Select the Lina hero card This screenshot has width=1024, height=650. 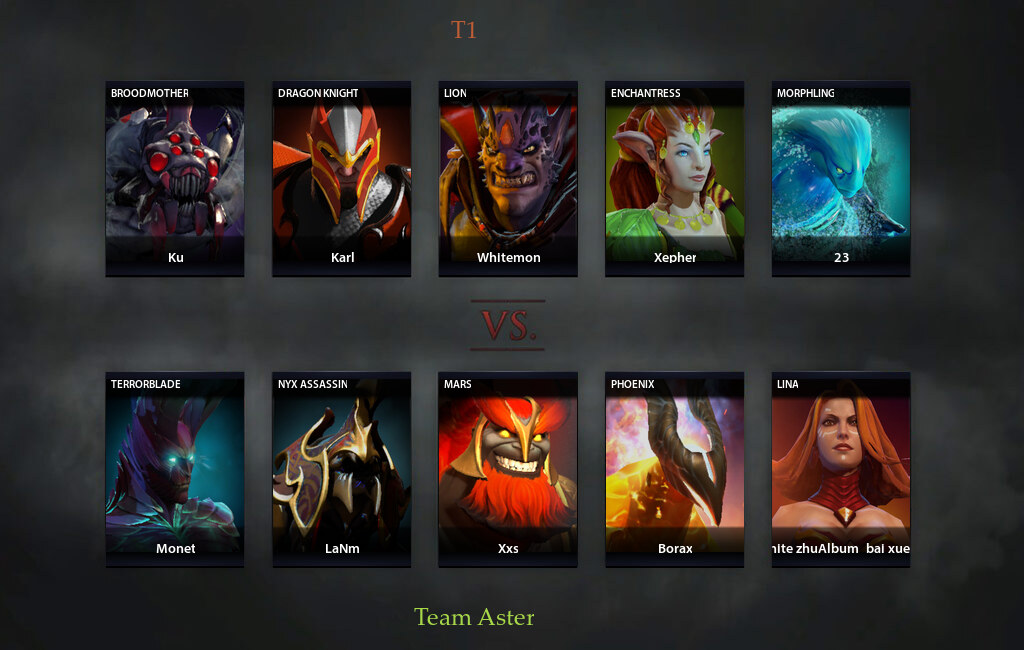point(841,469)
